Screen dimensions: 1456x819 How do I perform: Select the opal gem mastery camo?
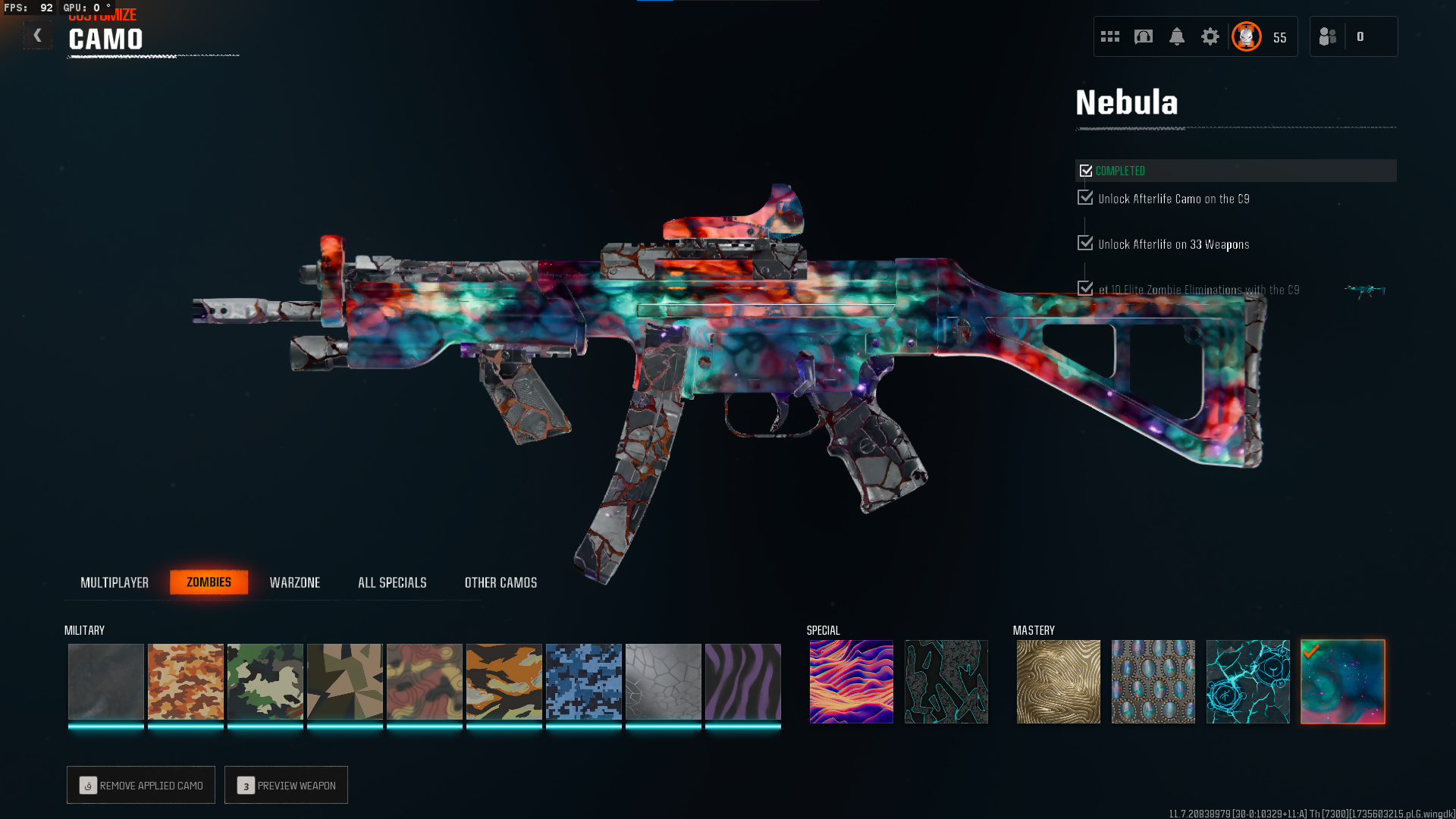pos(1153,682)
